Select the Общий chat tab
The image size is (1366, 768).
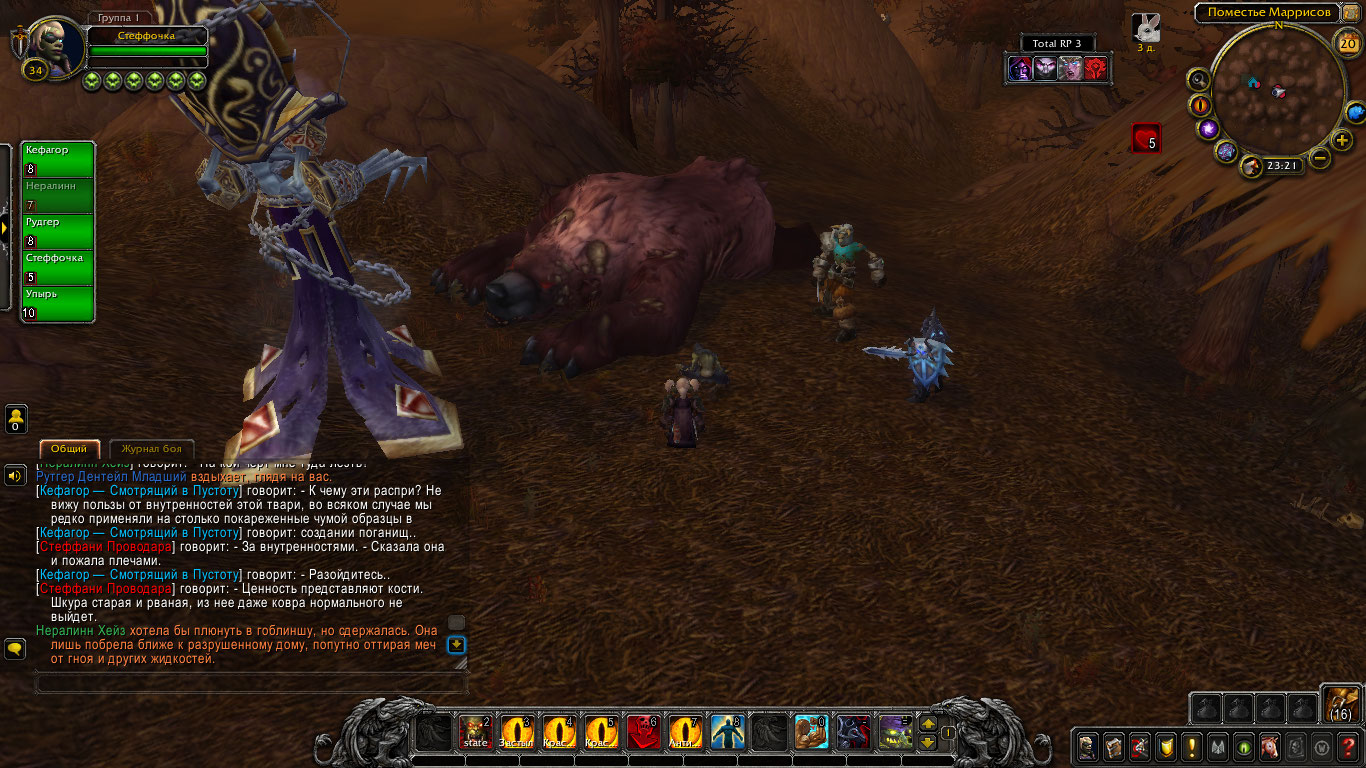(x=69, y=449)
